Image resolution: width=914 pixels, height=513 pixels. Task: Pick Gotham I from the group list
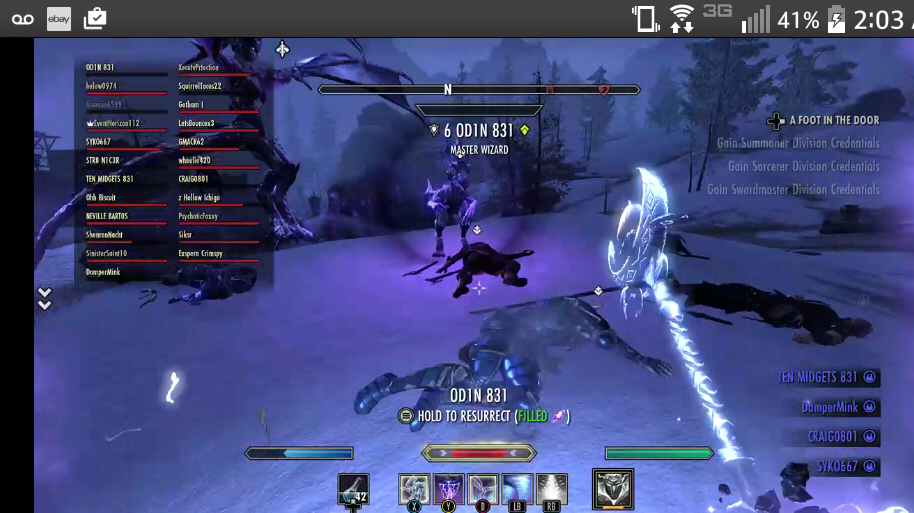191,104
